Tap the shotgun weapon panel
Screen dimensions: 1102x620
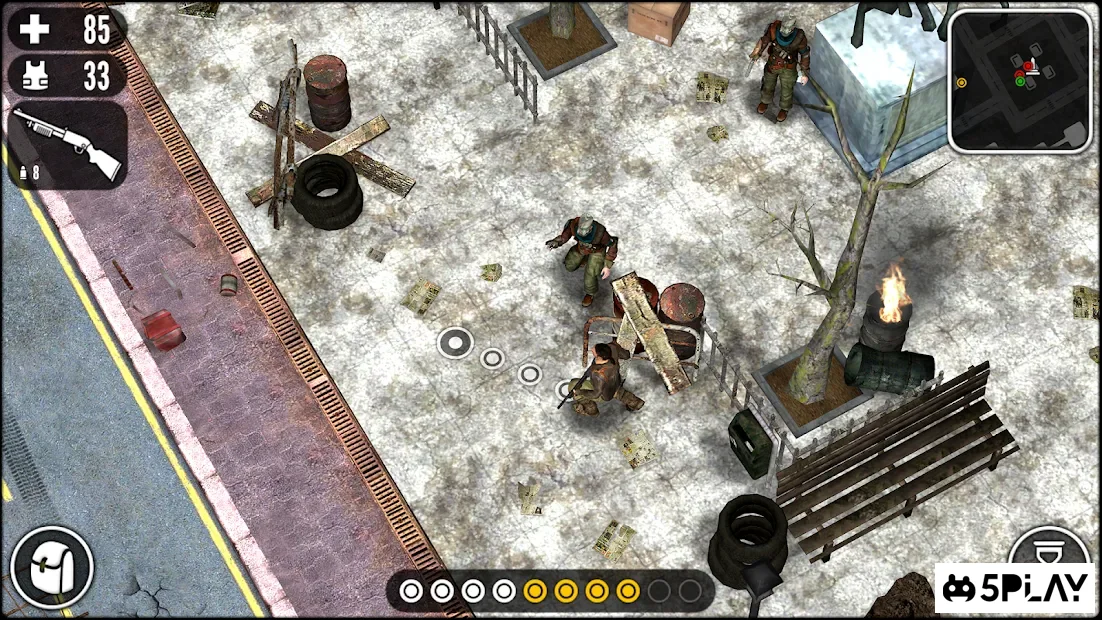click(67, 146)
